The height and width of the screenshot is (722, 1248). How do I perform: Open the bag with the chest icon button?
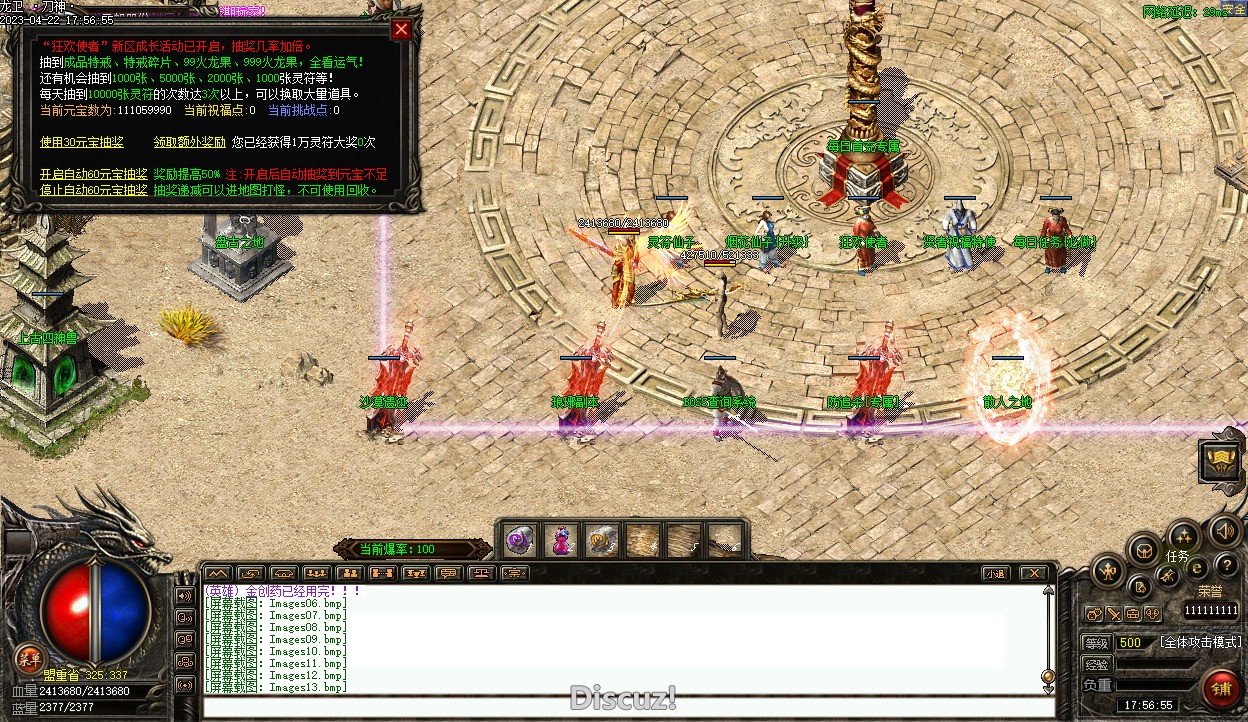(1144, 549)
